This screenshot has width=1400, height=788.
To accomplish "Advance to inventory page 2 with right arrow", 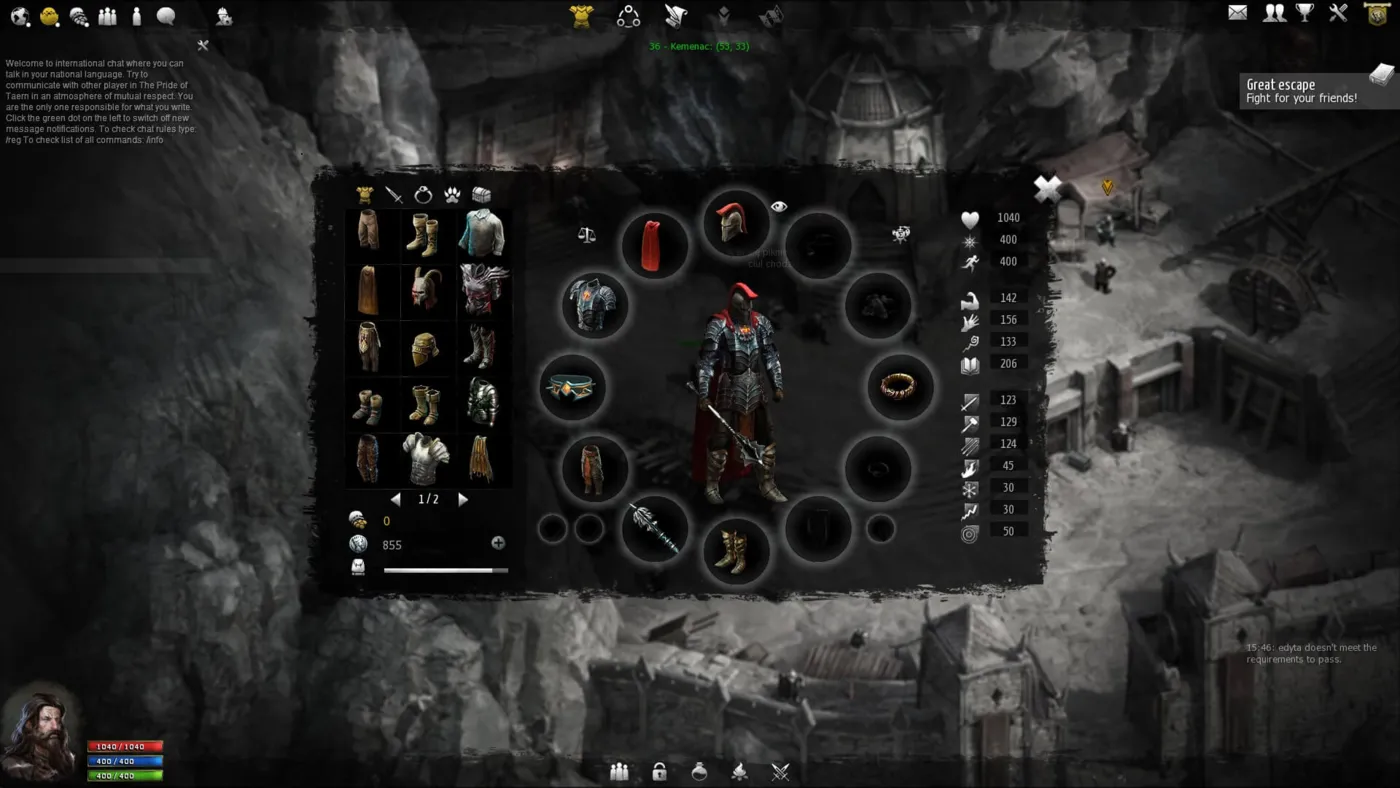I will click(462, 499).
